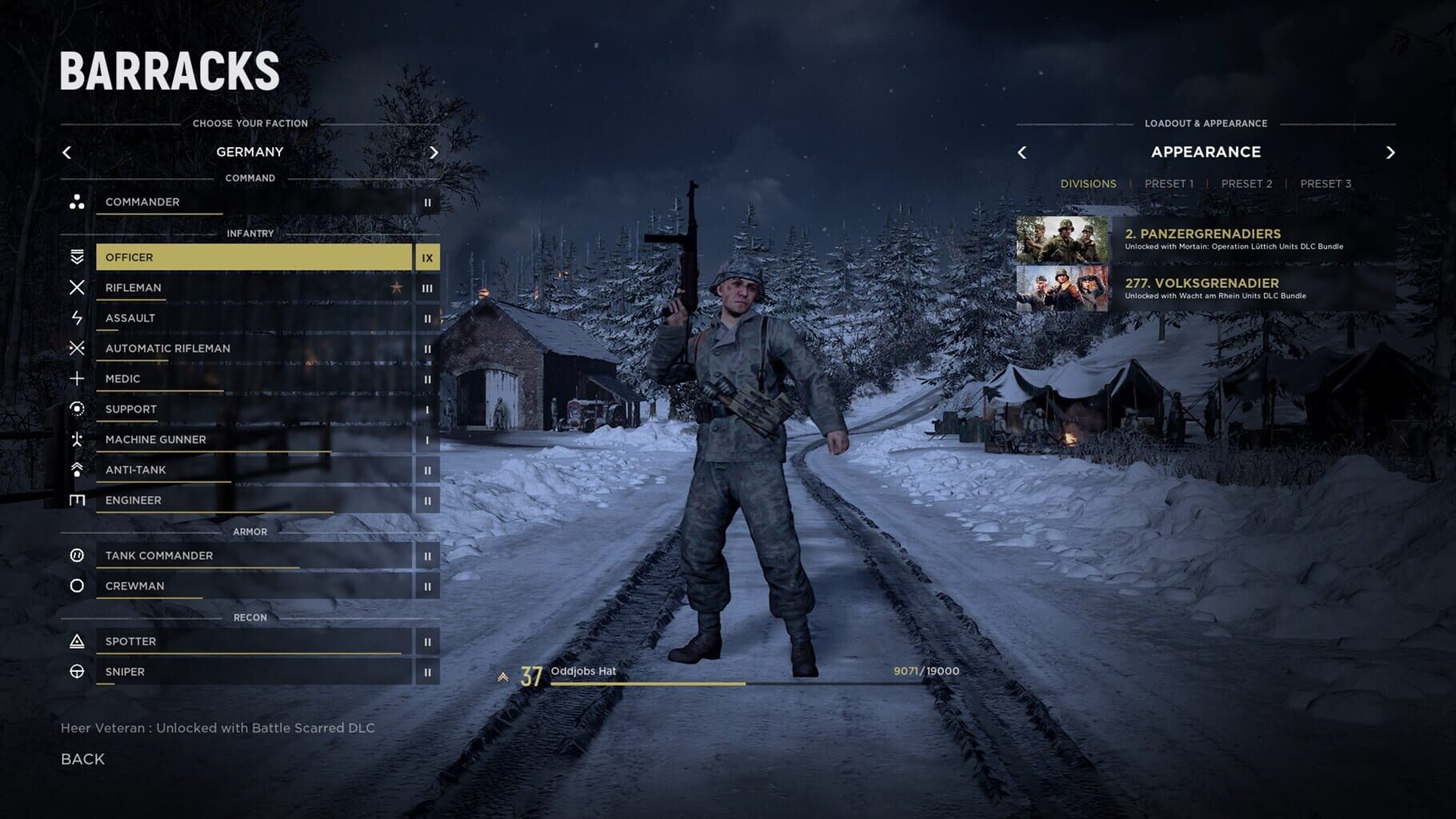The image size is (1456, 819).
Task: Click right arrow next to Appearance
Action: (1390, 151)
